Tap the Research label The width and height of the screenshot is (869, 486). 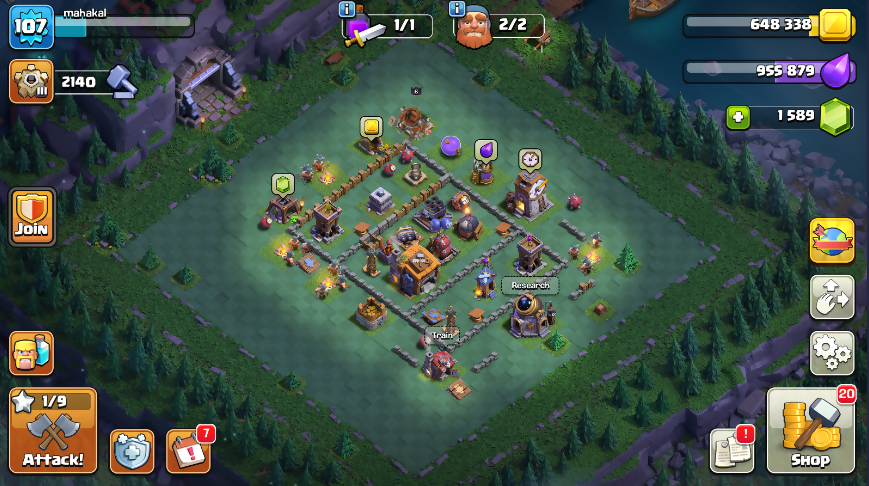(530, 285)
